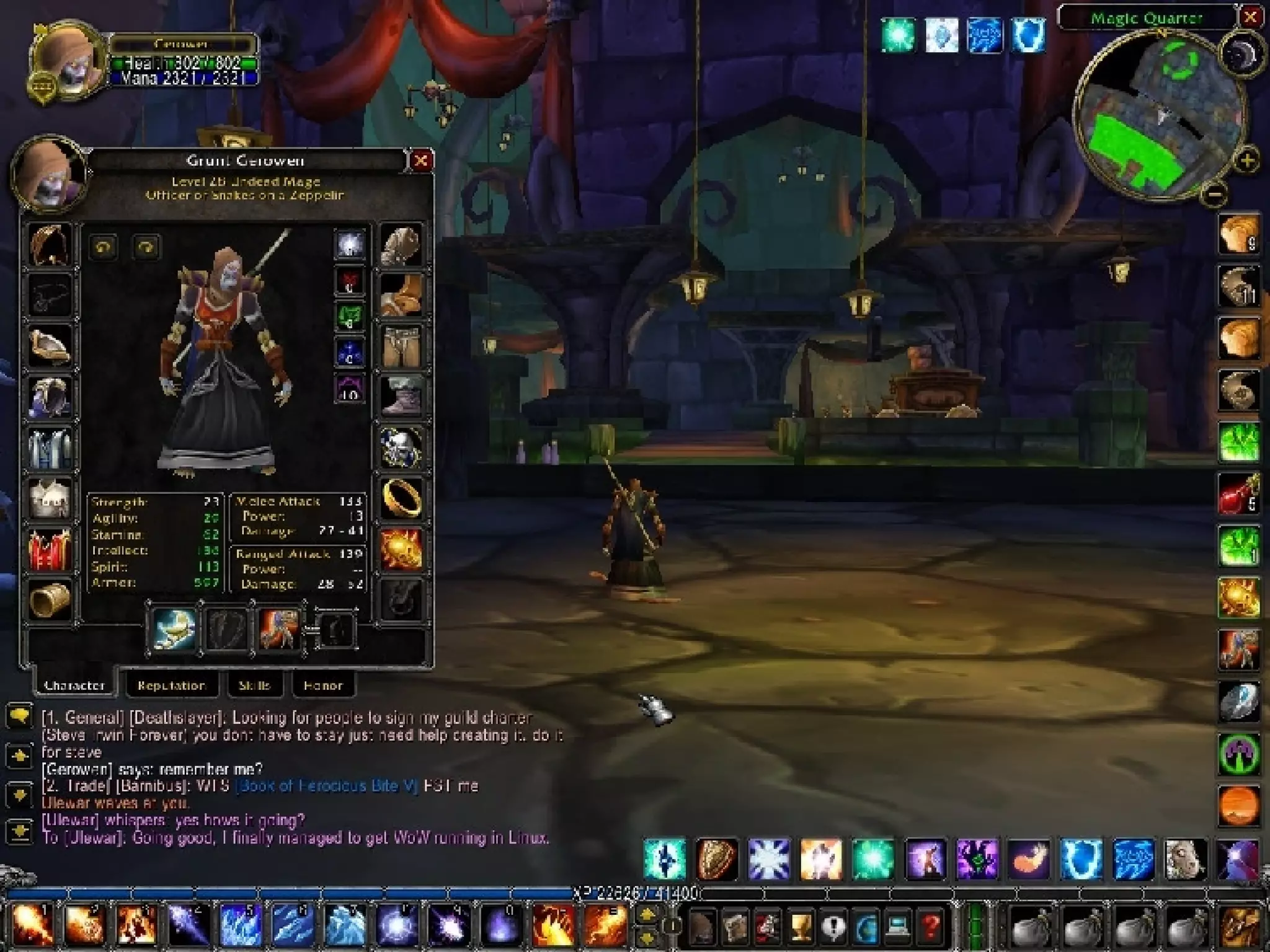
Task: Close the Magic Quarter minimap header
Action: (x=1251, y=17)
